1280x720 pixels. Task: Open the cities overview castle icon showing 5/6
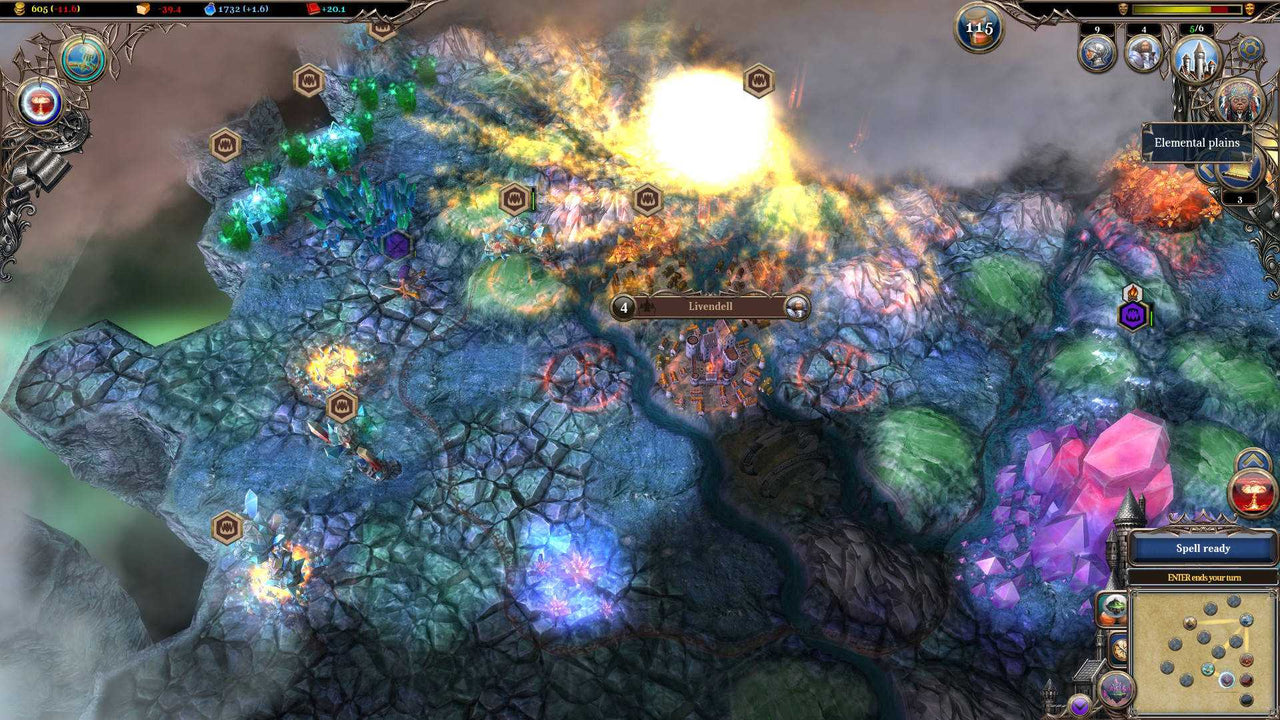coord(1197,58)
